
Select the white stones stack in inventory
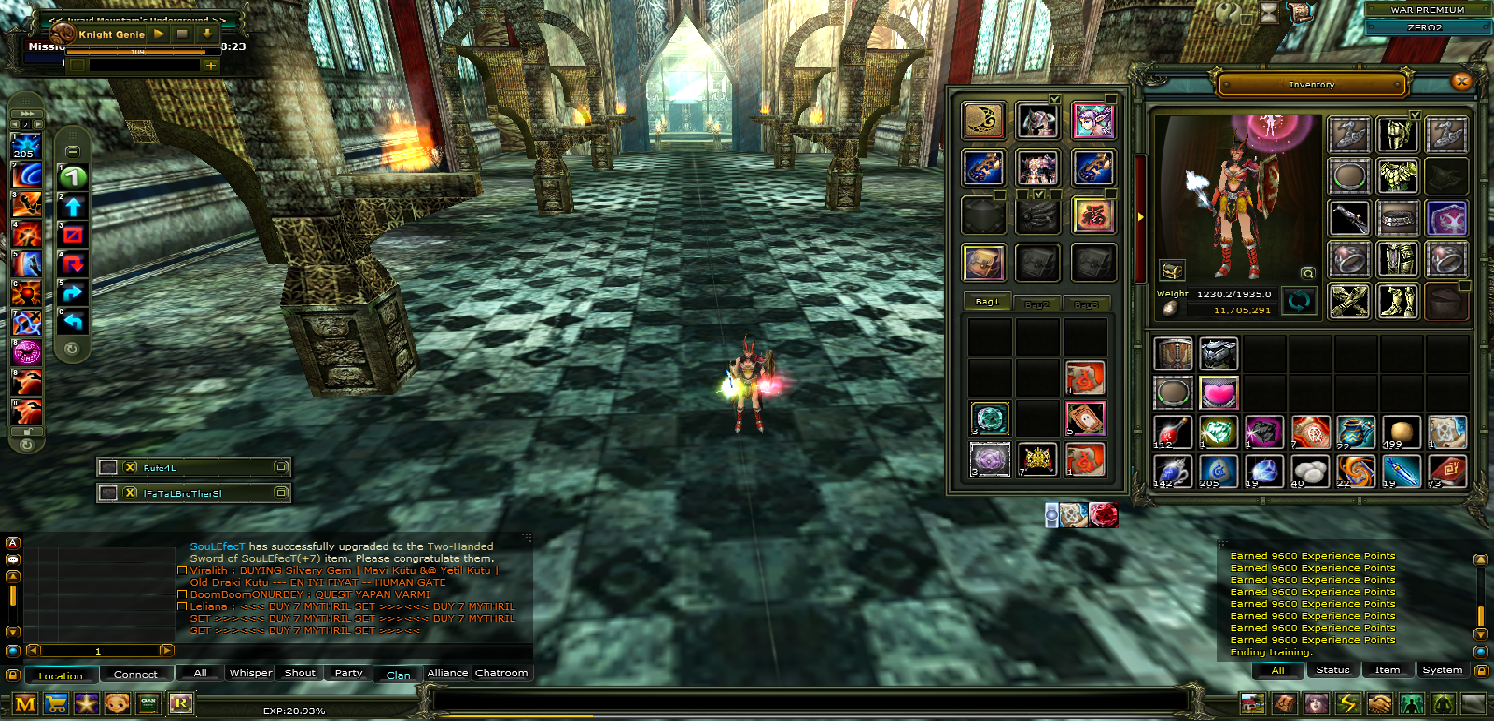click(1311, 472)
